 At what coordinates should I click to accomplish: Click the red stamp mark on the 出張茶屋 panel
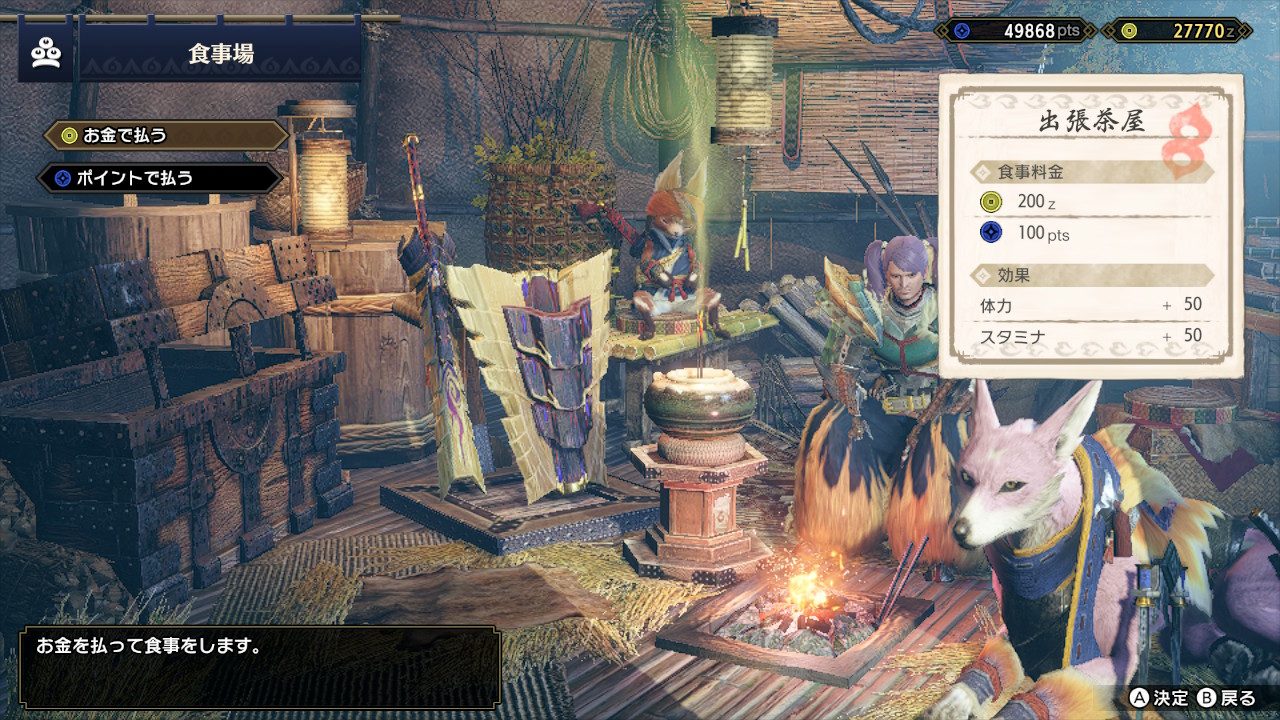pyautogui.click(x=1183, y=138)
